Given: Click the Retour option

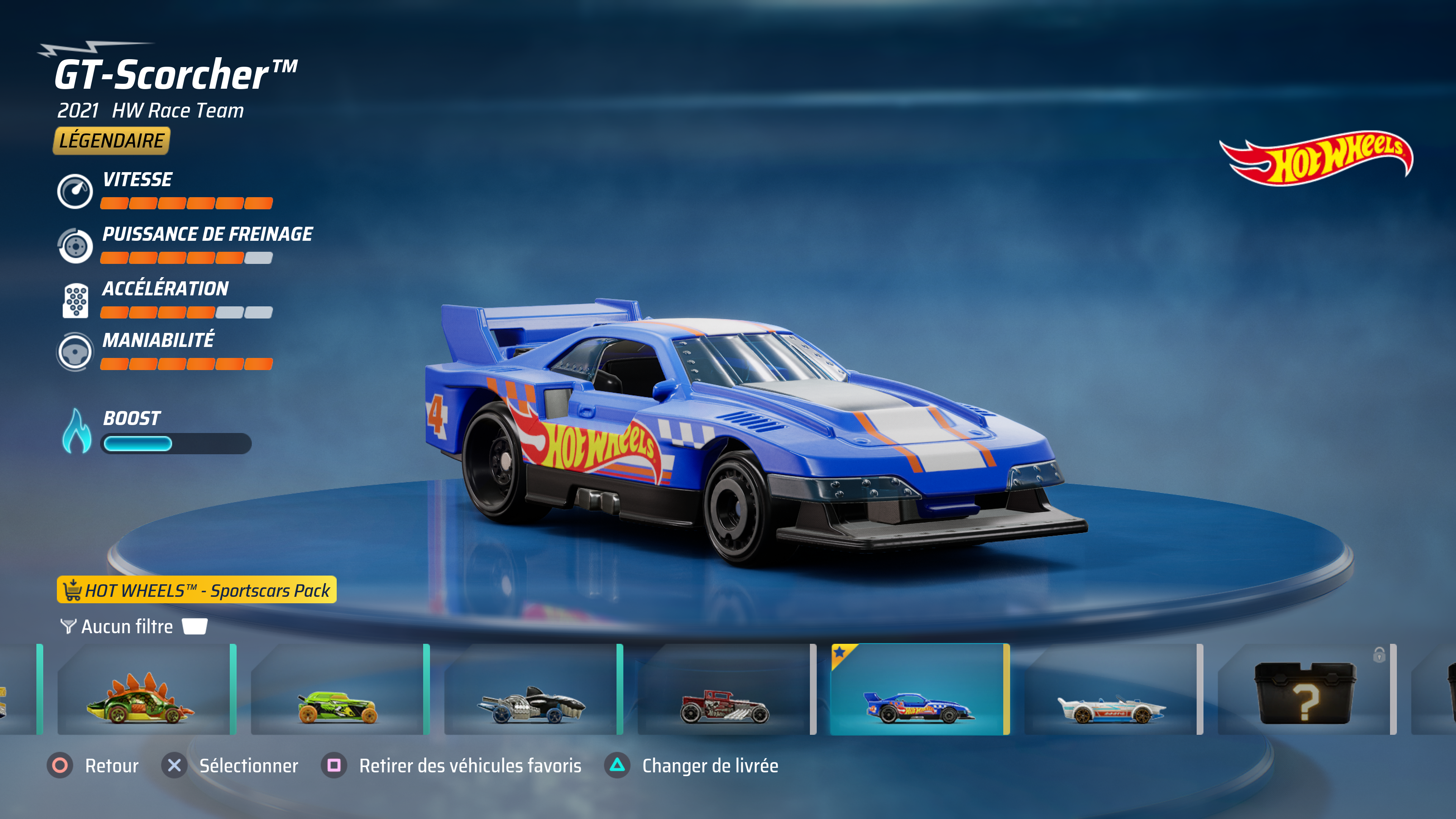Looking at the screenshot, I should 93,766.
